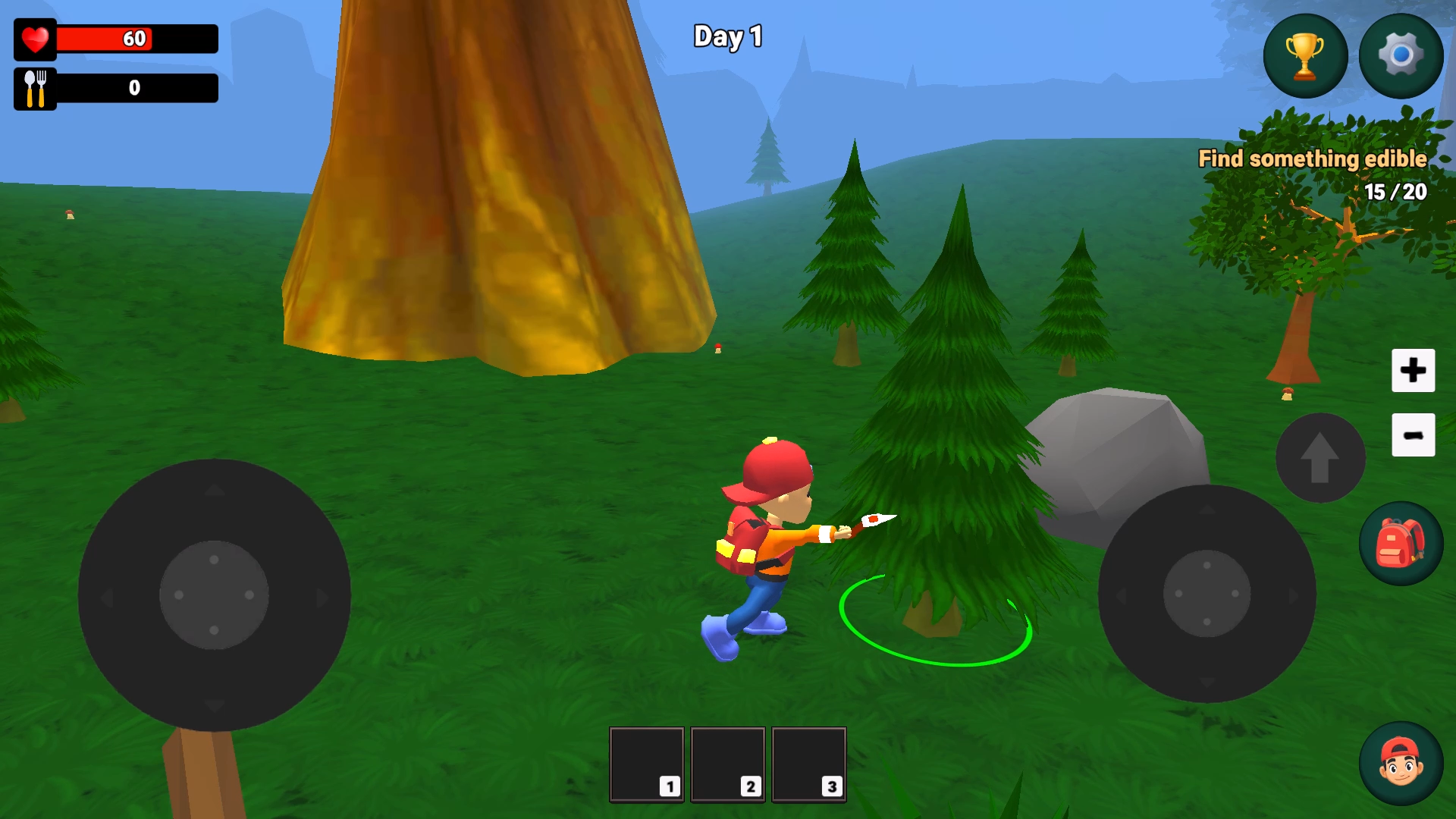Select hotbar slot 1
The height and width of the screenshot is (819, 1456).
pyautogui.click(x=645, y=764)
